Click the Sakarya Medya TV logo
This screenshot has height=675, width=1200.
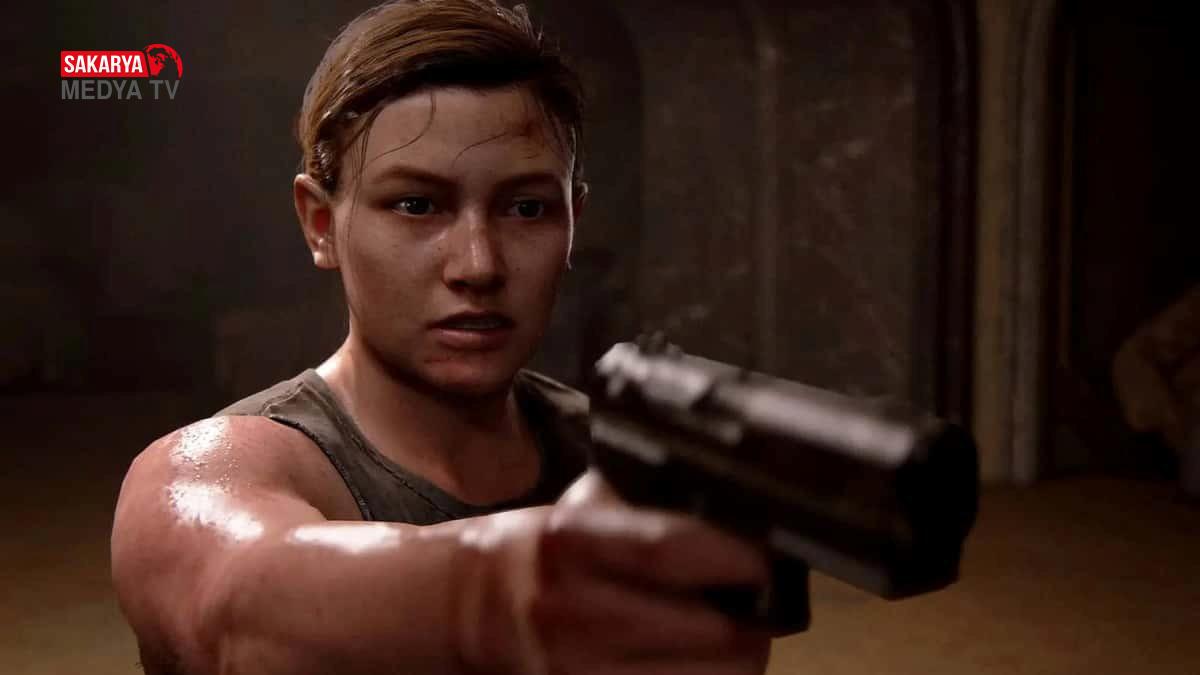121,73
